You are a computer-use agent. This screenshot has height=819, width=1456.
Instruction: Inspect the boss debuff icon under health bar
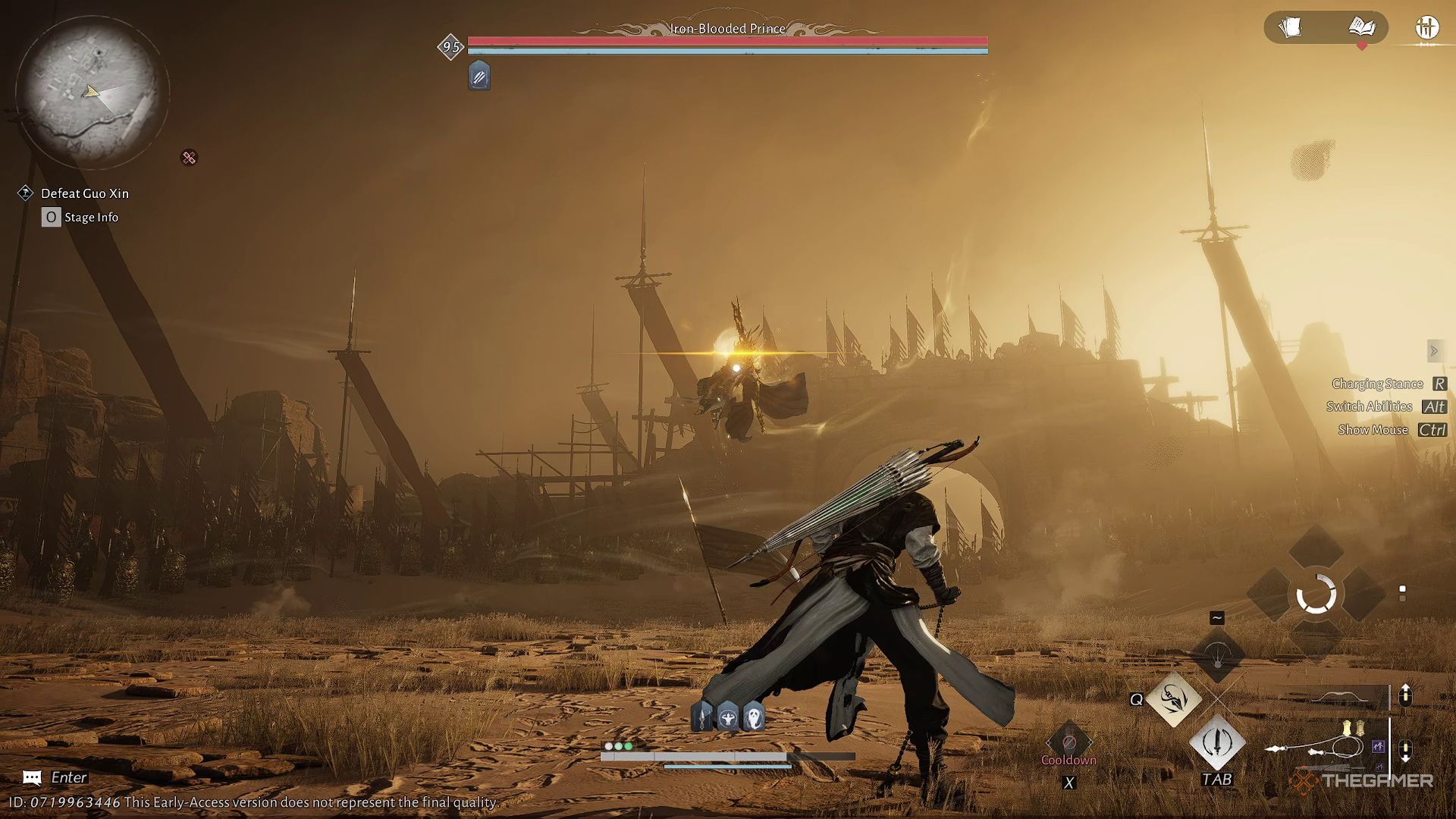tap(479, 77)
